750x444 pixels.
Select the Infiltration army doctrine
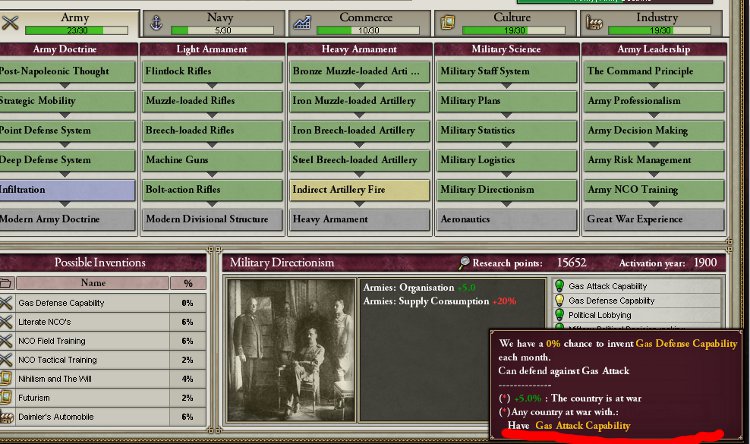(66, 190)
